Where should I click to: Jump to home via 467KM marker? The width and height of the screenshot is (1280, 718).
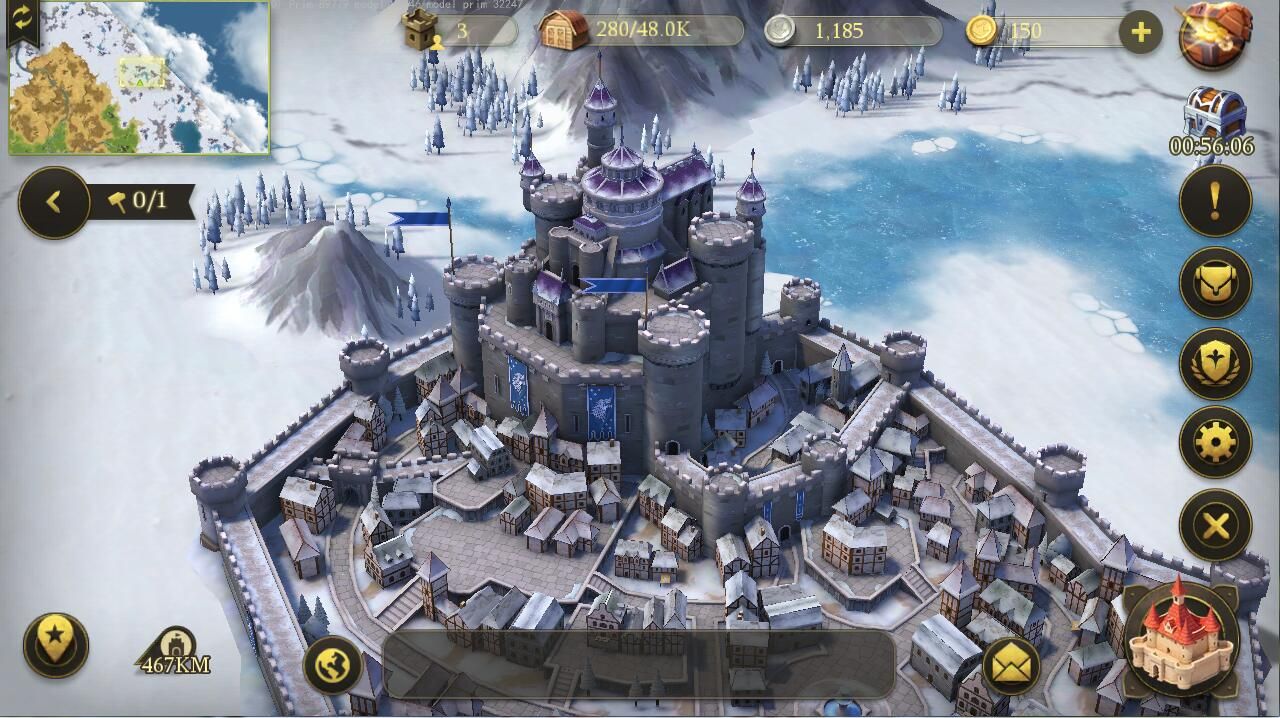coord(176,652)
